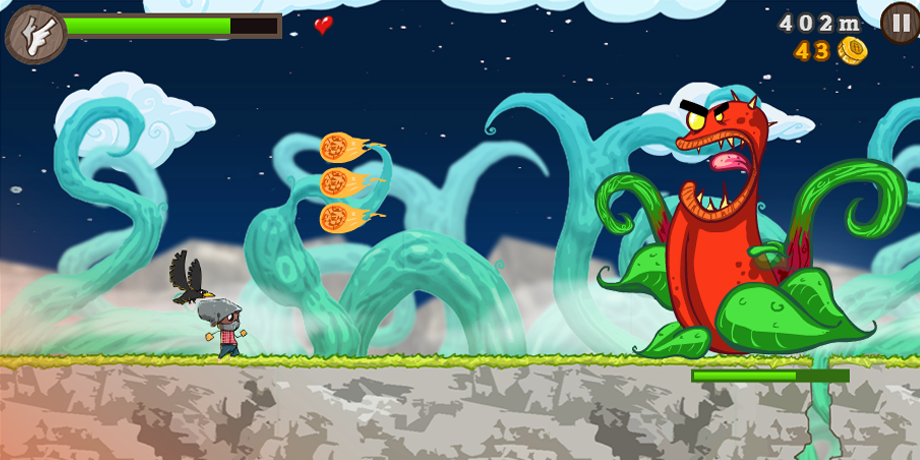Pause the game with the pause button

[899, 22]
